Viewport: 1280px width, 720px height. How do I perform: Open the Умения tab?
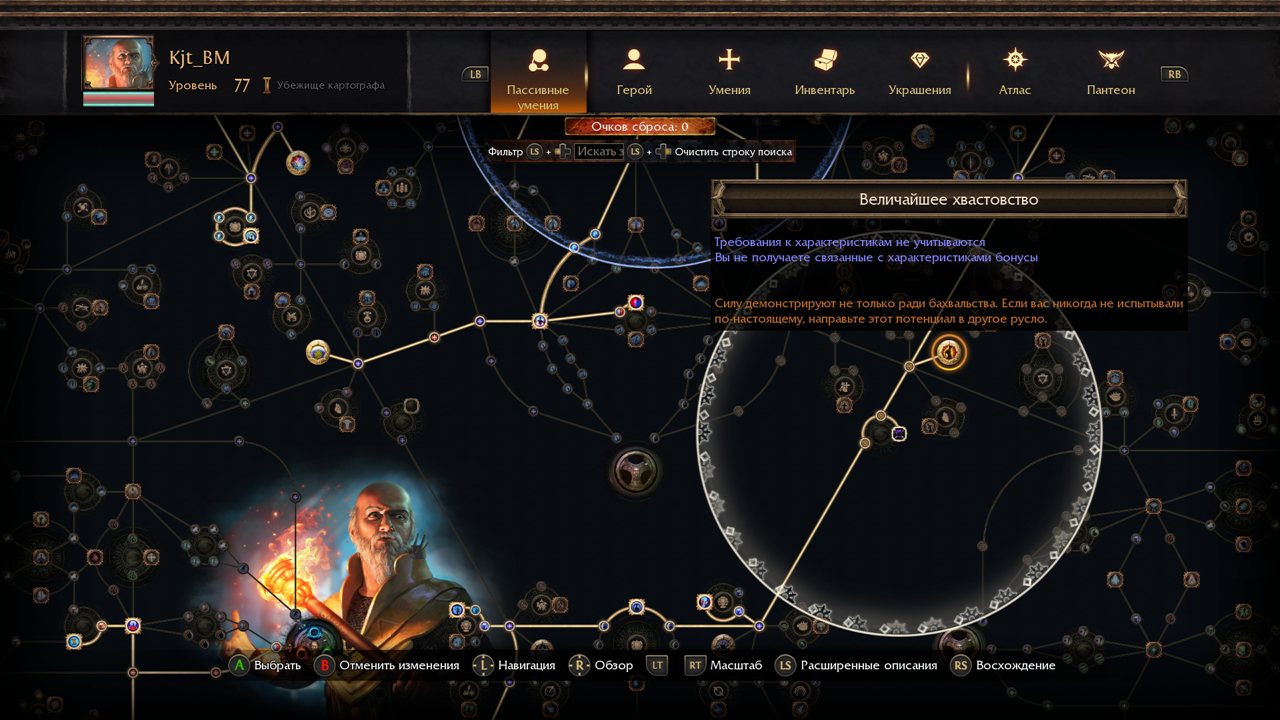point(729,72)
